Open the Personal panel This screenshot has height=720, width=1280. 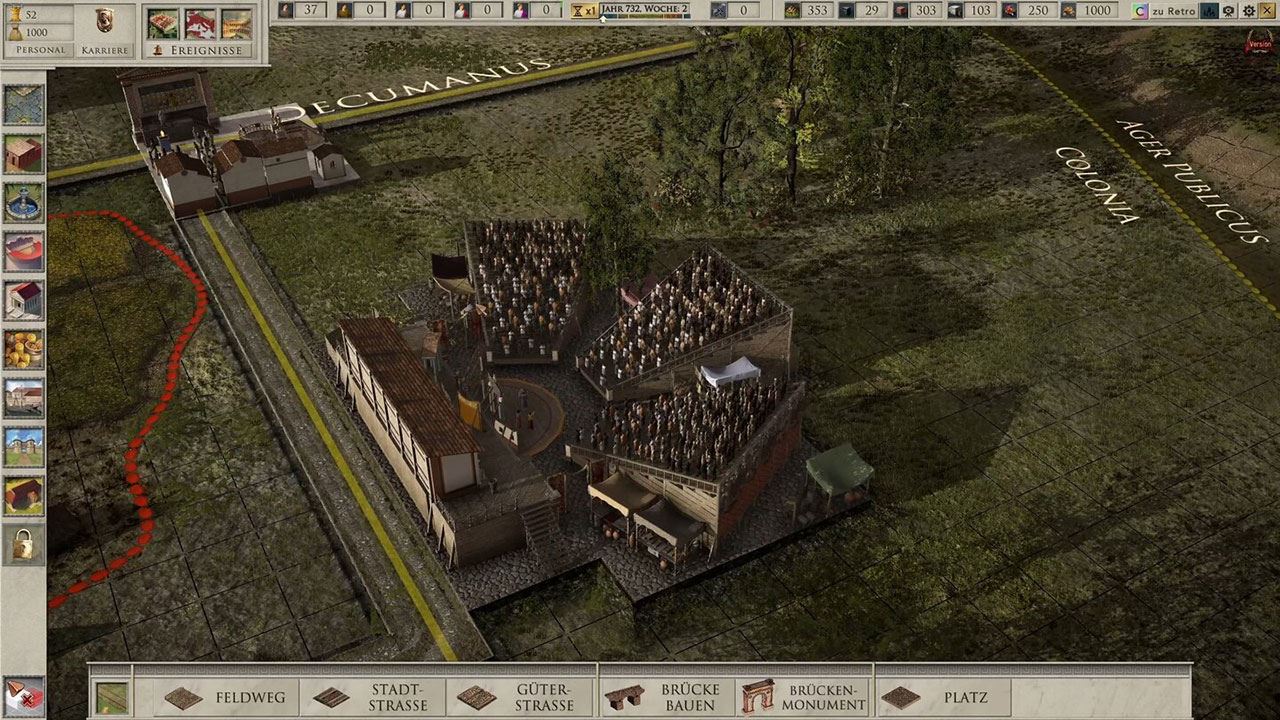(41, 50)
